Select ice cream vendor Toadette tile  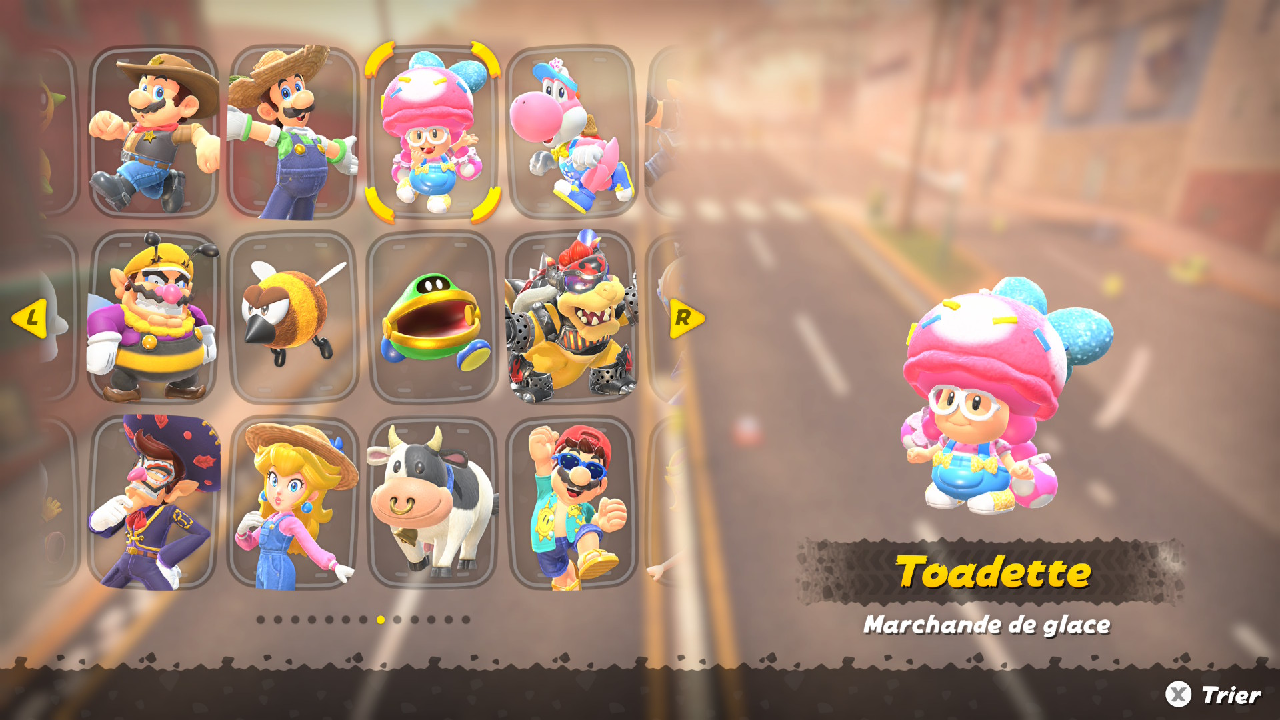pyautogui.click(x=431, y=131)
